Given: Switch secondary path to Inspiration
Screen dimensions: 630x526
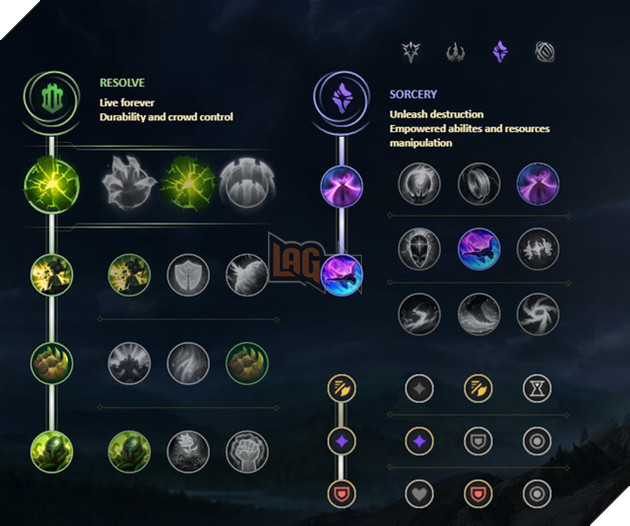Looking at the screenshot, I should (x=543, y=50).
